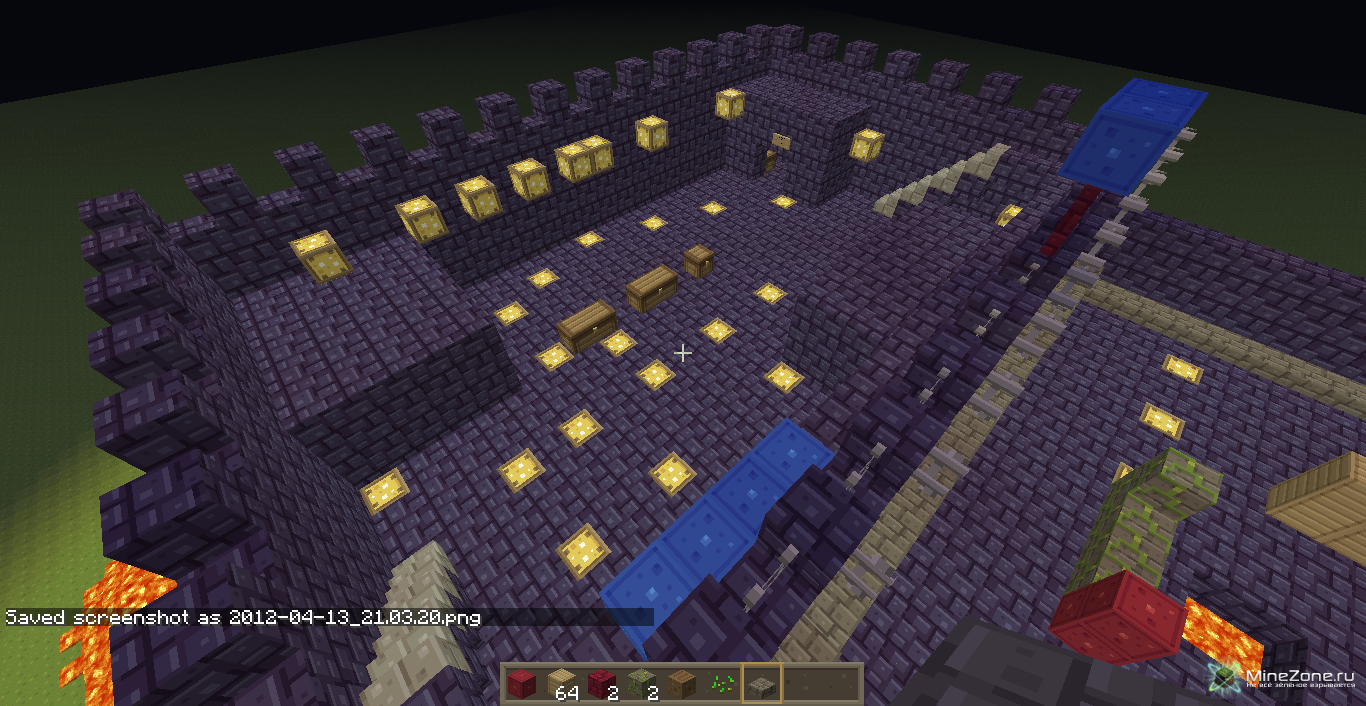Open the MineZone.ru watermark link
The image size is (1366, 706).
(x=1284, y=678)
